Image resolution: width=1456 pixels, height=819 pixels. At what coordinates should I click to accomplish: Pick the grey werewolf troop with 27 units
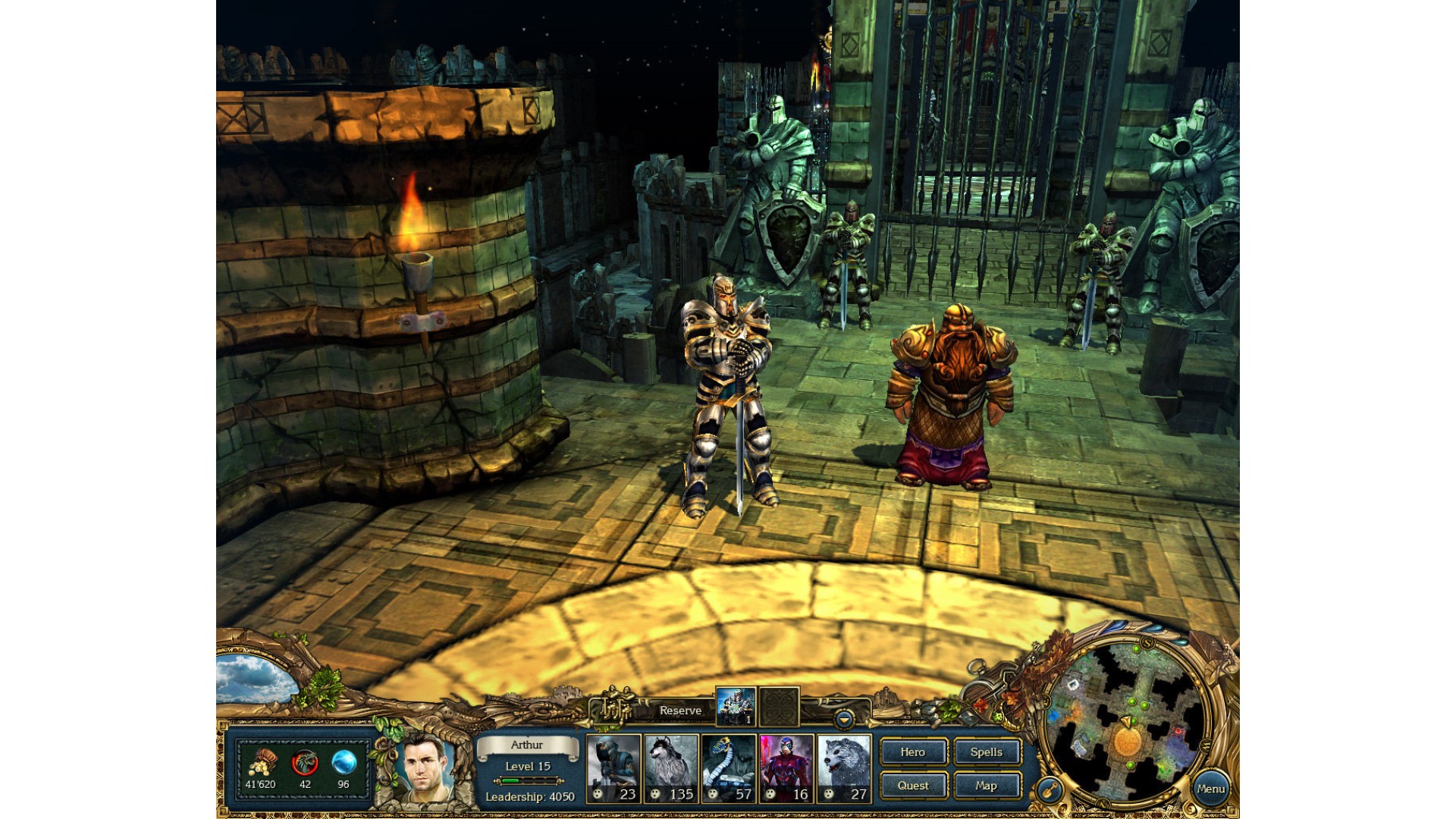click(x=844, y=768)
